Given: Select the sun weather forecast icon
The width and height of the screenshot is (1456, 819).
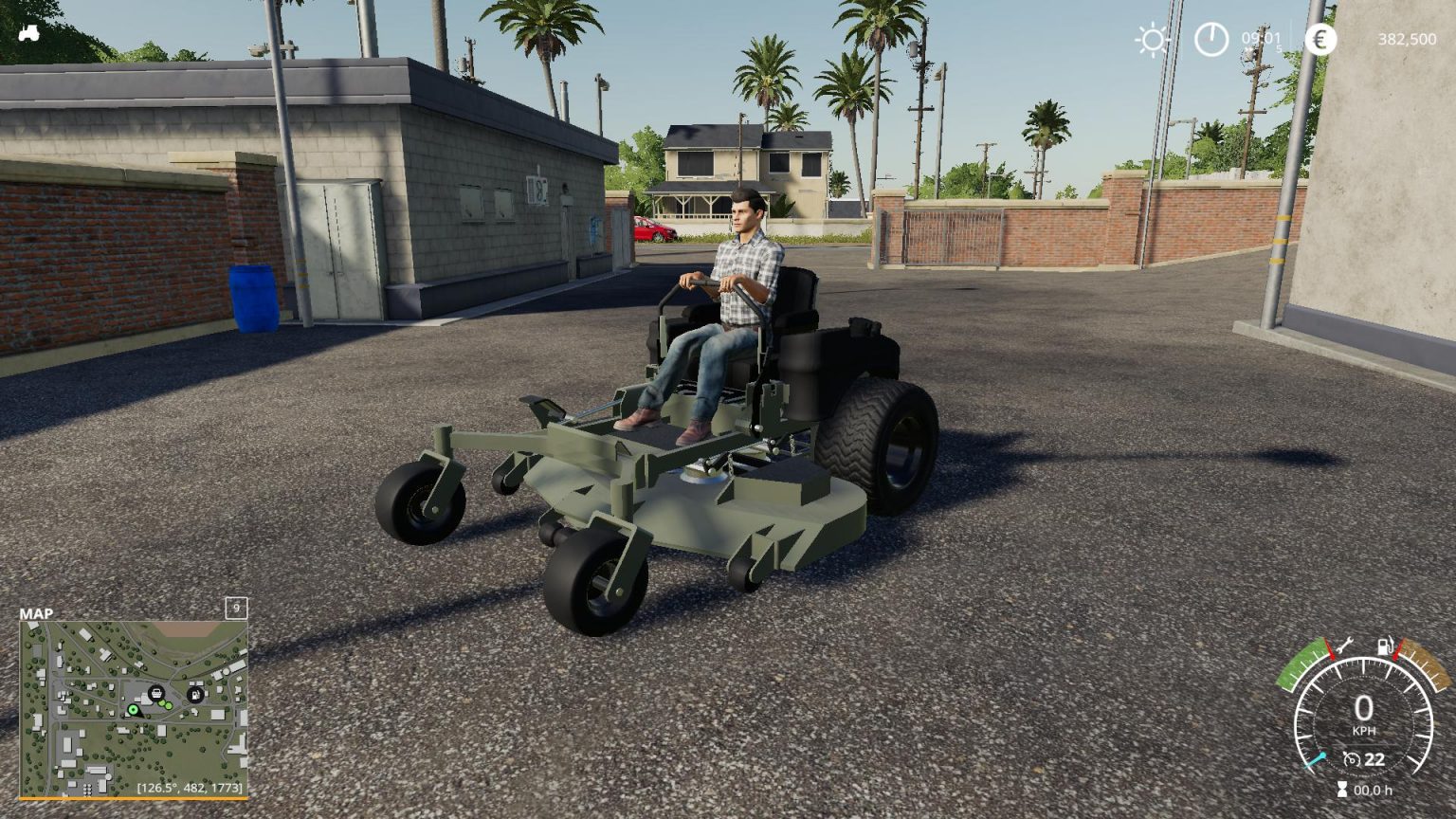Looking at the screenshot, I should (1152, 40).
